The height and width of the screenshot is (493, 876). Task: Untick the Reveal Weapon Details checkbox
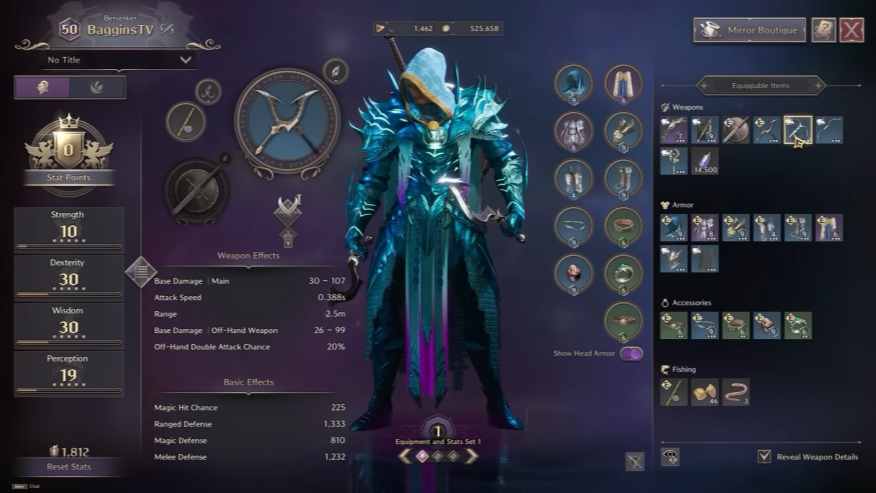[x=765, y=457]
